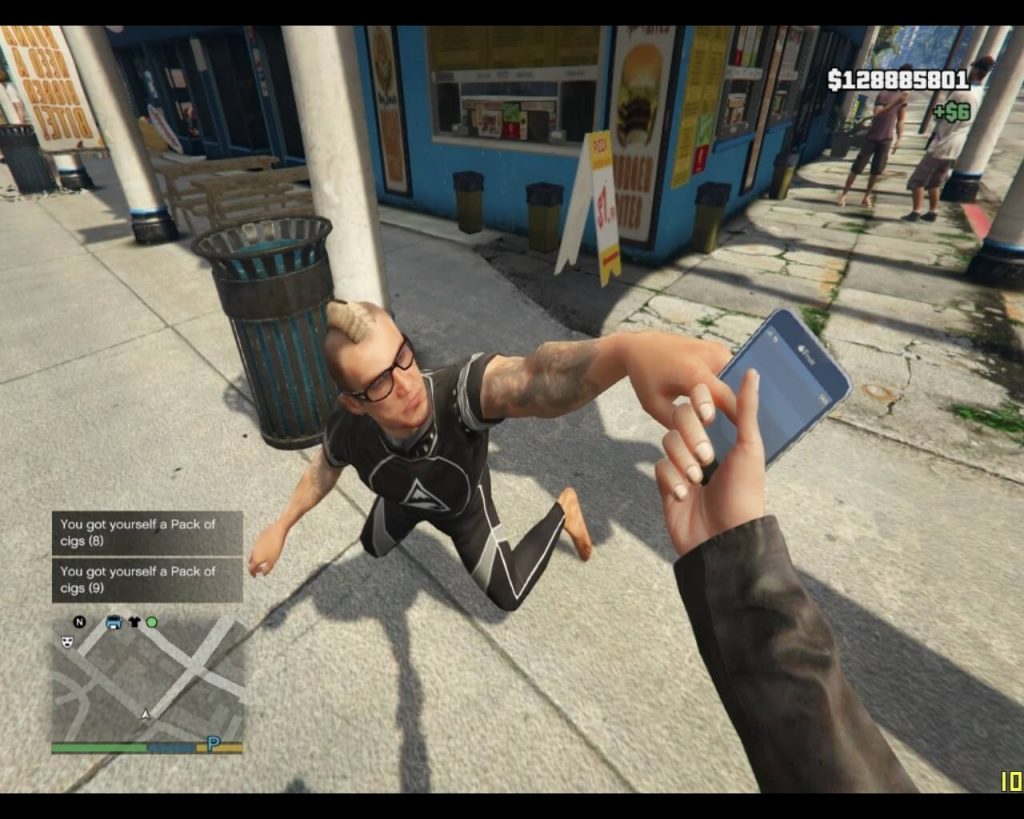Screen dimensions: 1024x819
Task: Select the blue P marker on minimap
Action: click(x=213, y=743)
